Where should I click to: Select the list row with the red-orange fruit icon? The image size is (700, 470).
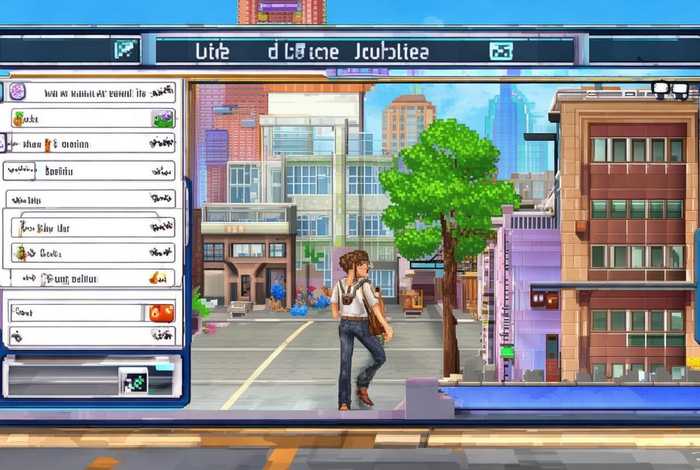click(x=90, y=312)
